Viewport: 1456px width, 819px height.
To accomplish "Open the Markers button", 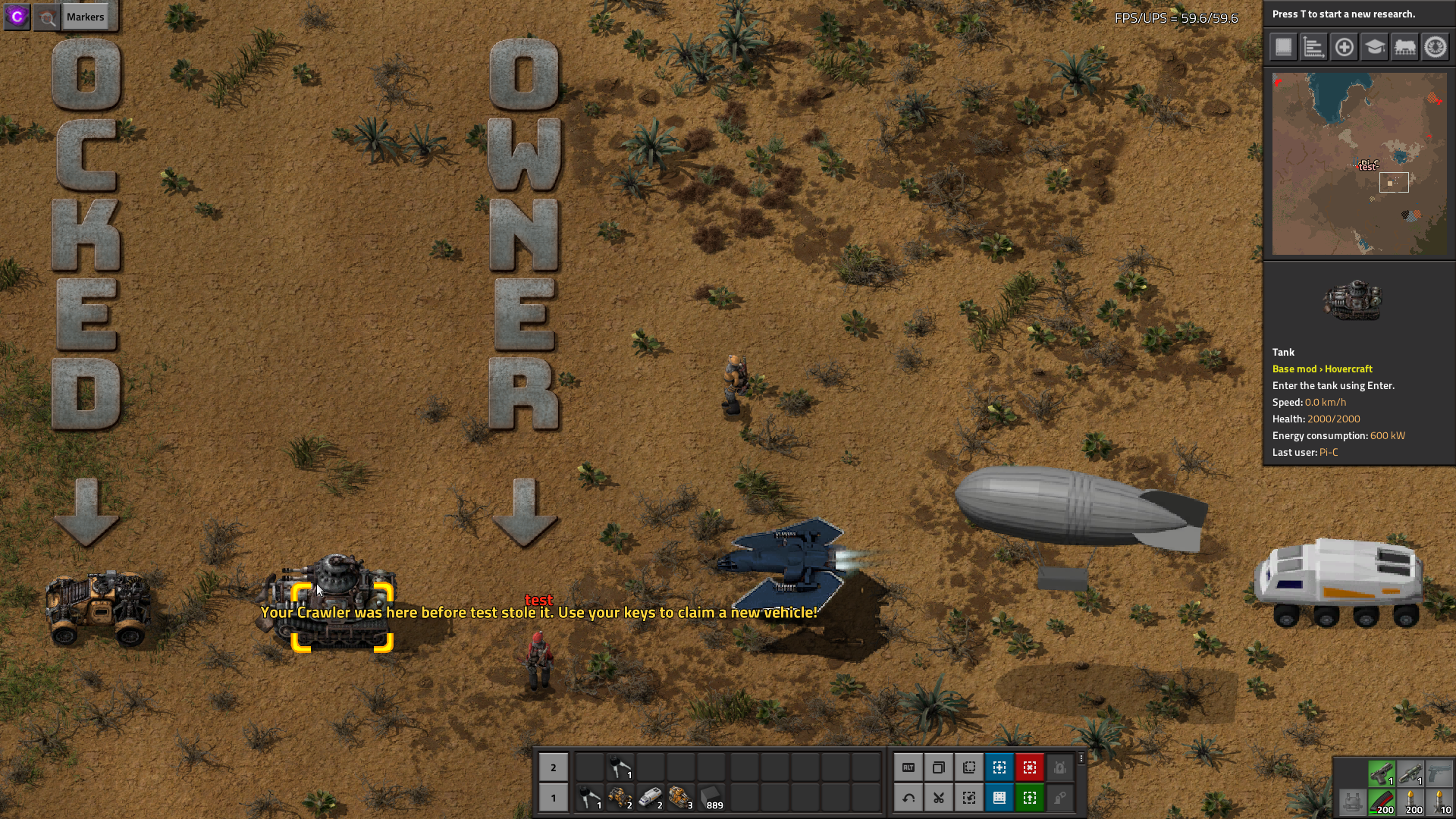I will [85, 17].
